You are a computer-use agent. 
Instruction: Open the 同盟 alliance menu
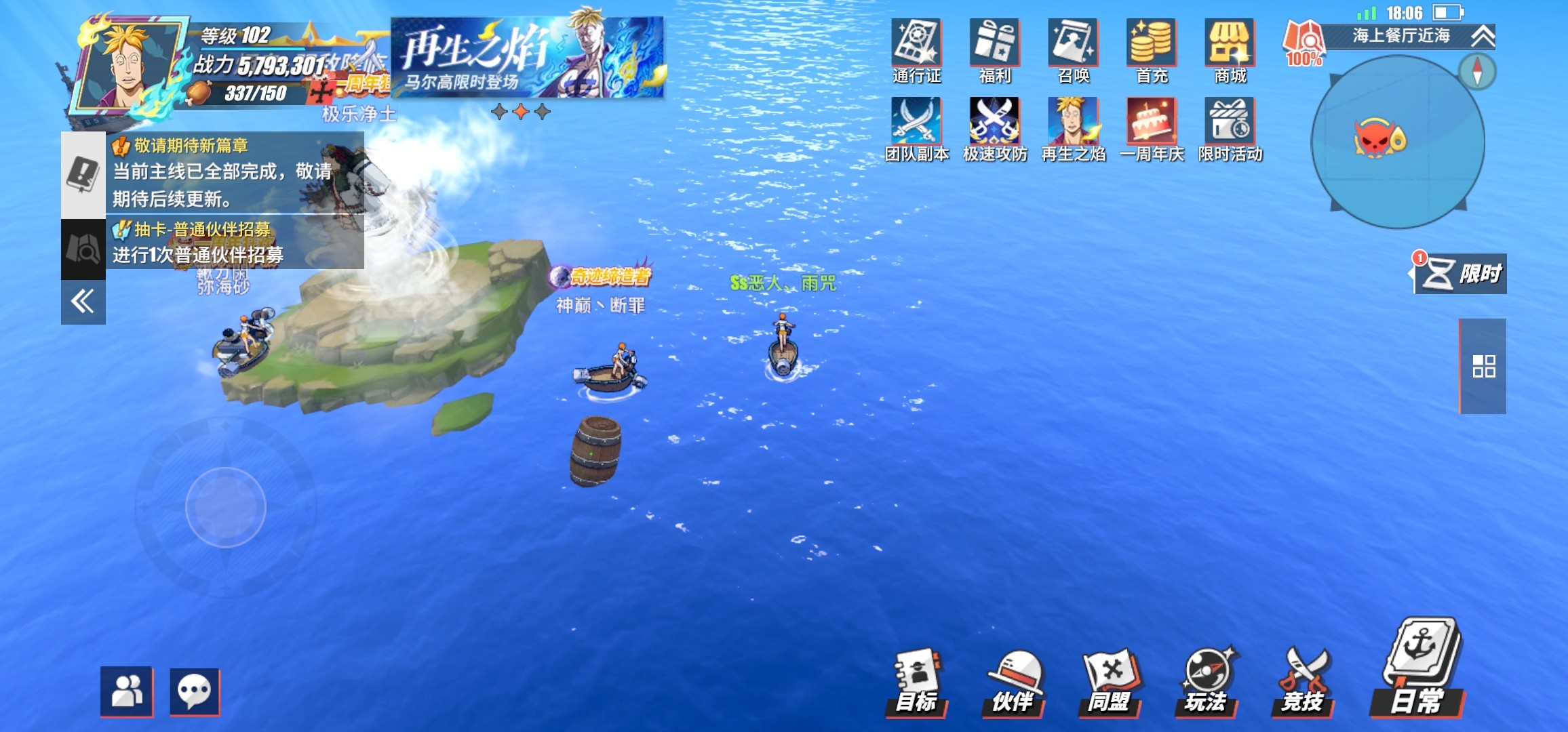pyautogui.click(x=1110, y=683)
